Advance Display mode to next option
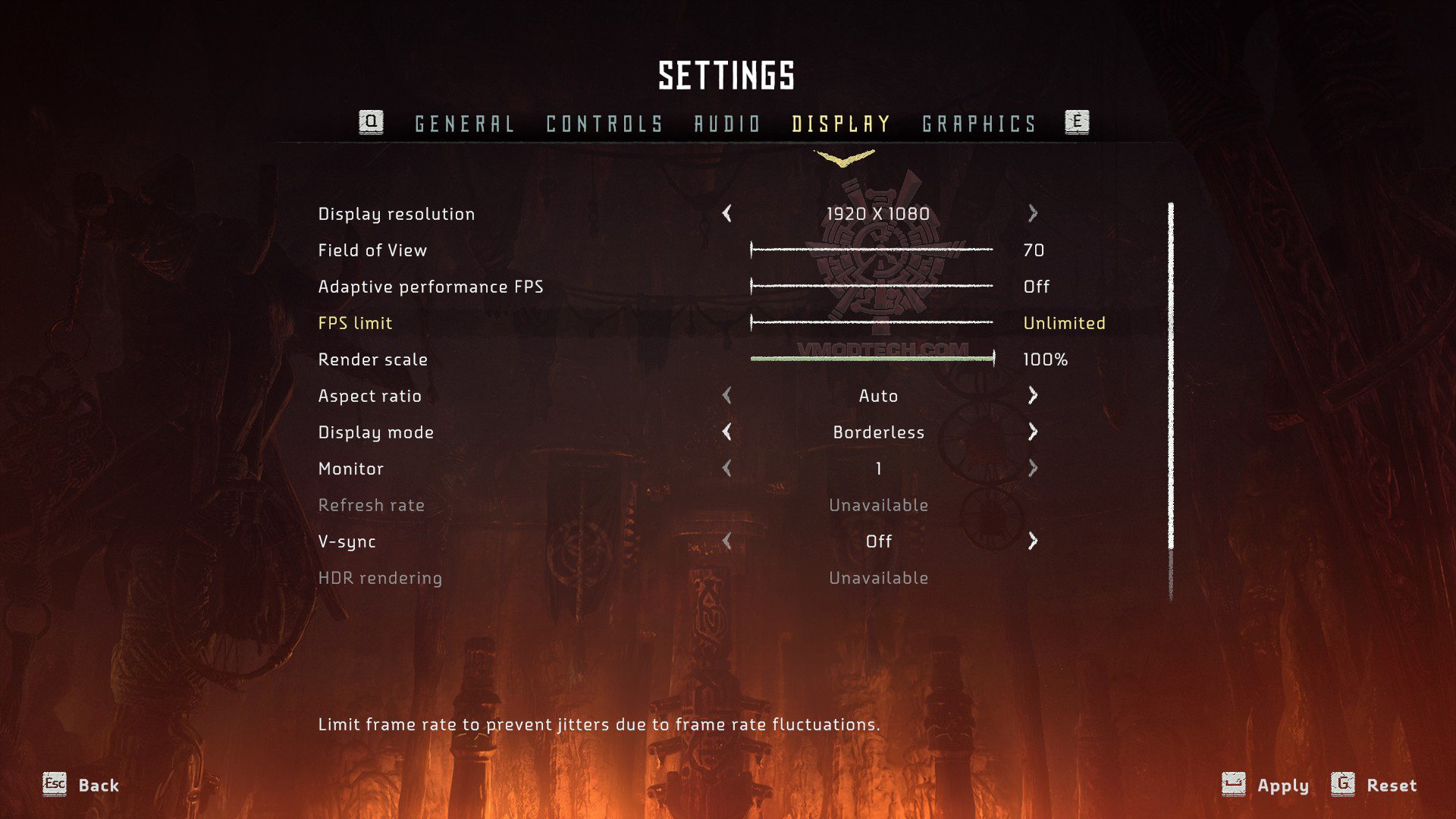1456x819 pixels. coord(1032,431)
